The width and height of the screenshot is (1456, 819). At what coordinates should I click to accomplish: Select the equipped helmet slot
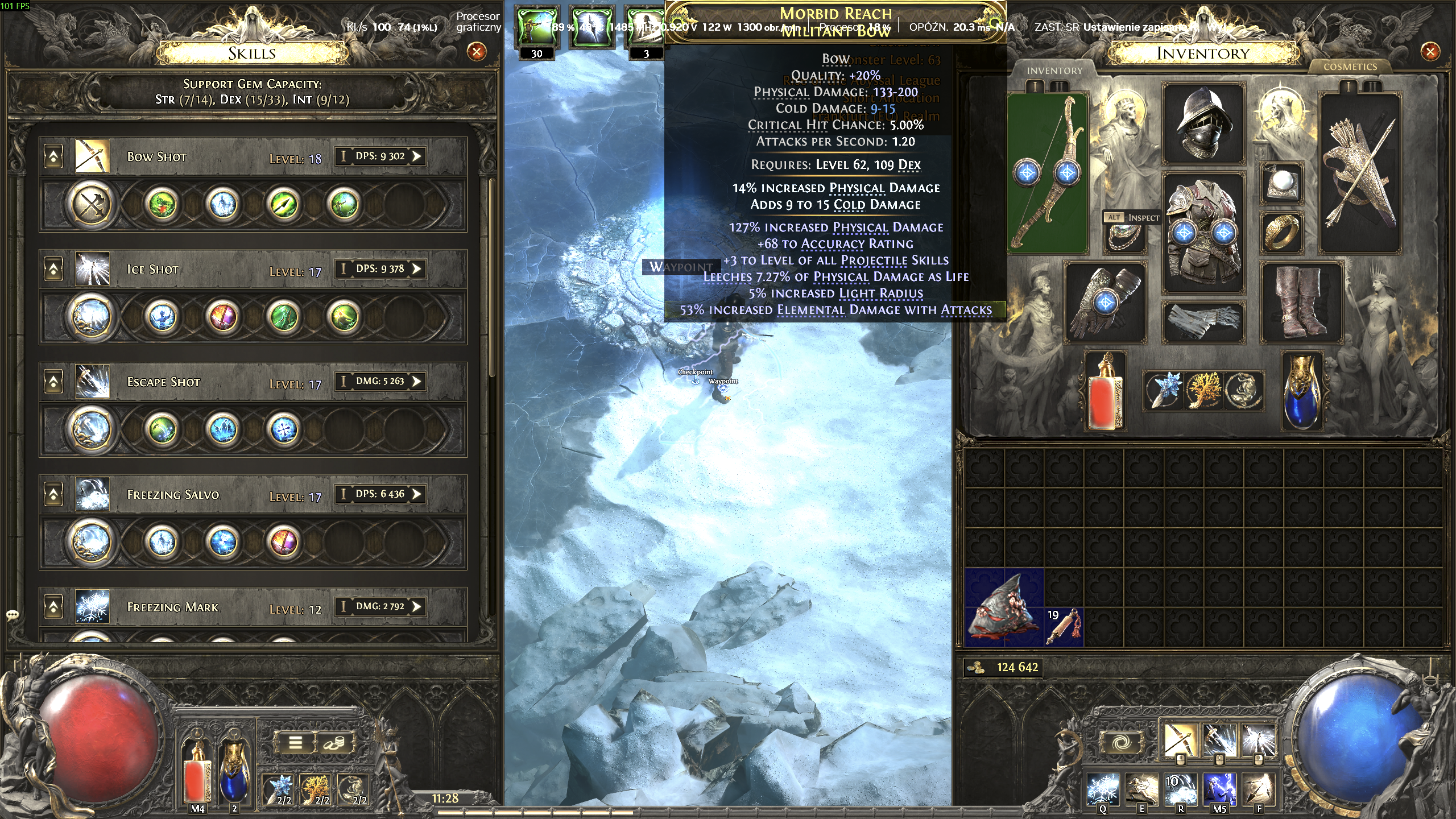point(1203,125)
